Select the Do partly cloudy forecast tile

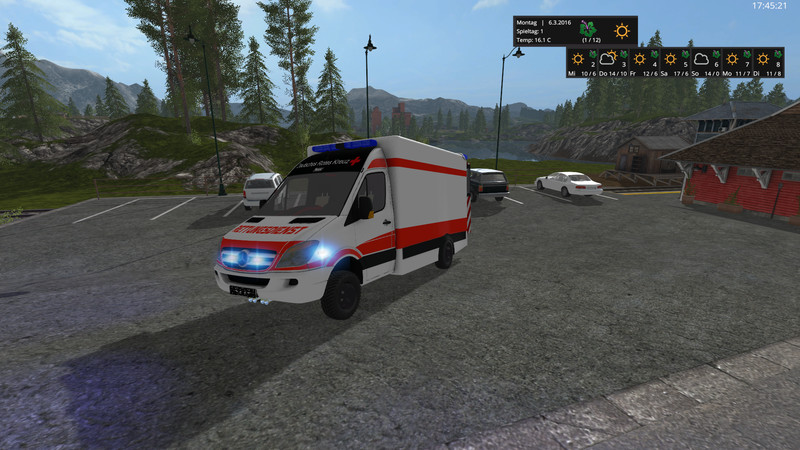609,61
